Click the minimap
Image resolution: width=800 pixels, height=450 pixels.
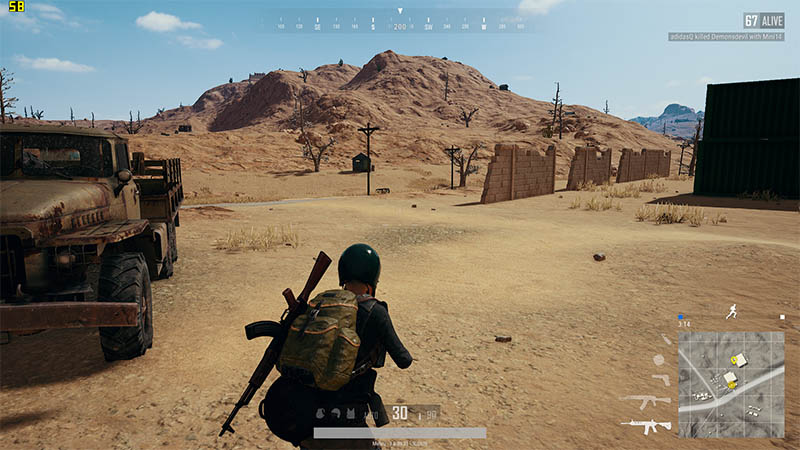tap(731, 385)
